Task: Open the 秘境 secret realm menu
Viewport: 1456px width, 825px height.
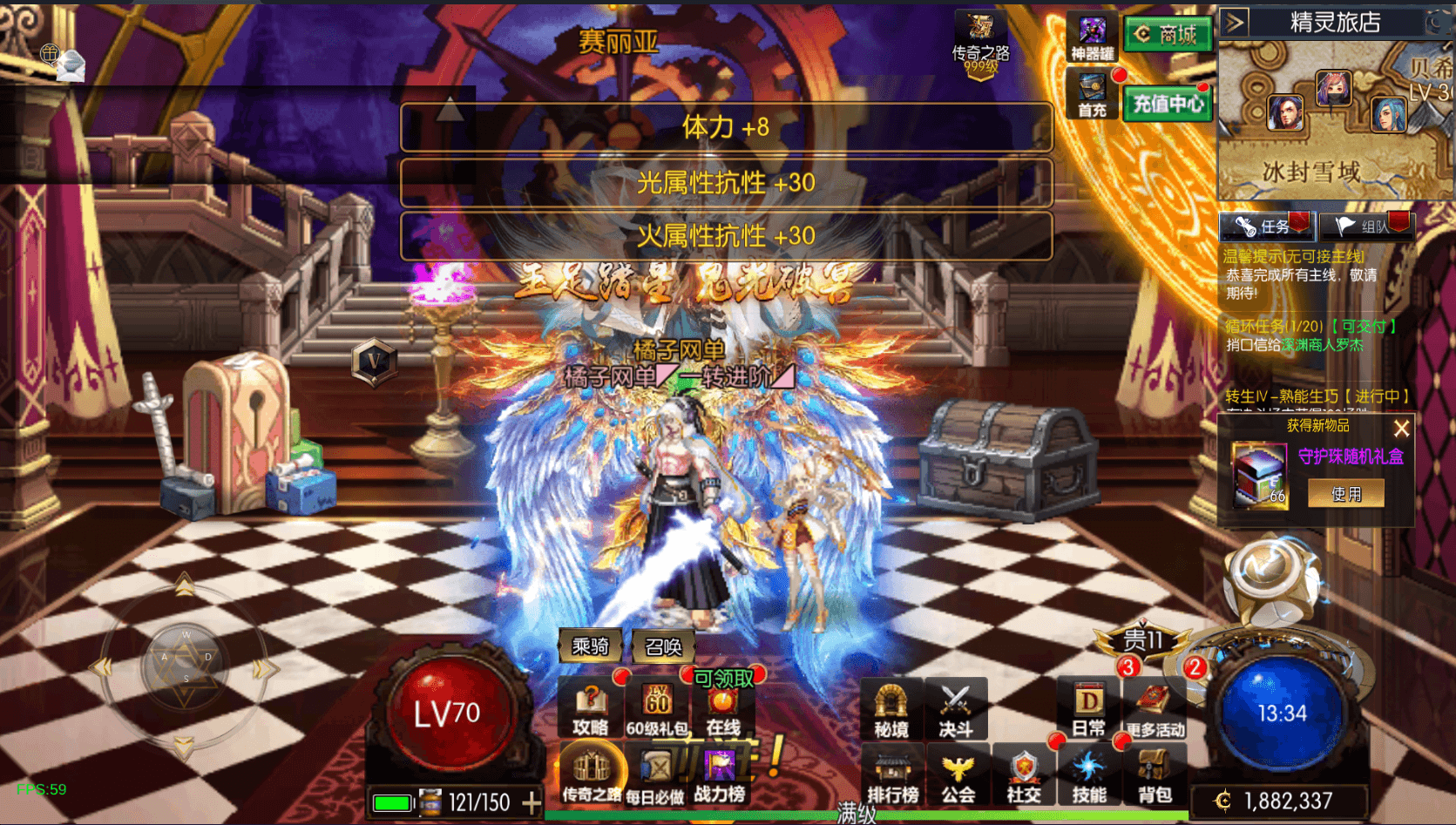Action: coord(891,709)
